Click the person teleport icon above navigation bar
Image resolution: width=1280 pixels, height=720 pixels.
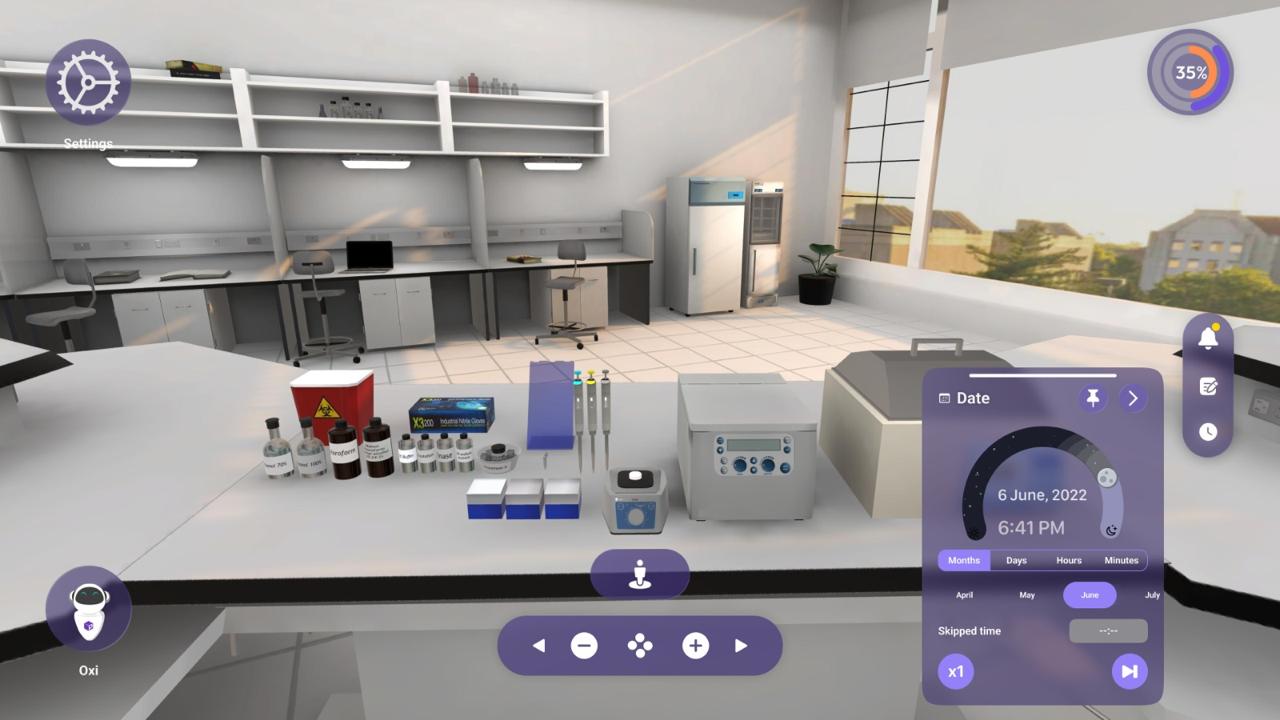639,573
